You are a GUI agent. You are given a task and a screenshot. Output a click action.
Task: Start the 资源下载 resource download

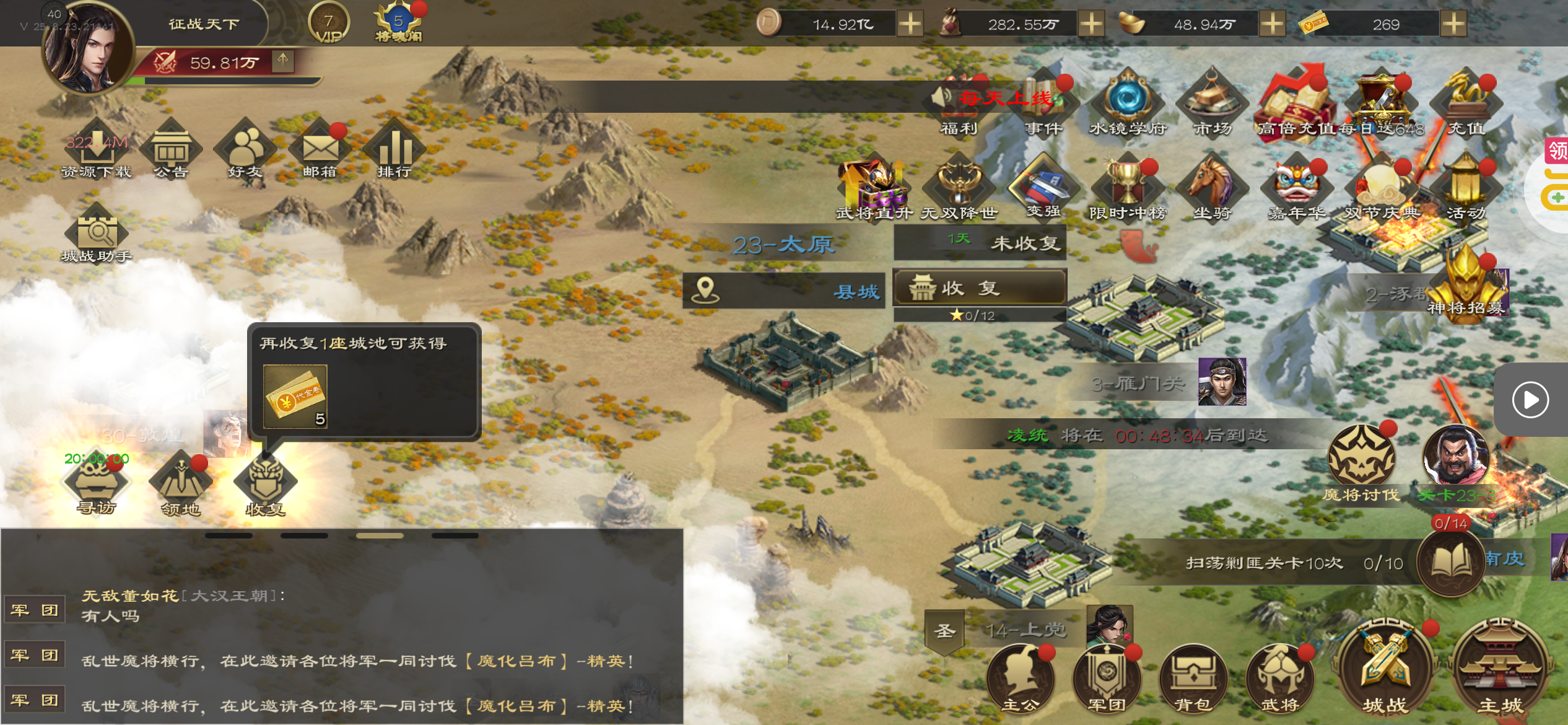(x=97, y=151)
